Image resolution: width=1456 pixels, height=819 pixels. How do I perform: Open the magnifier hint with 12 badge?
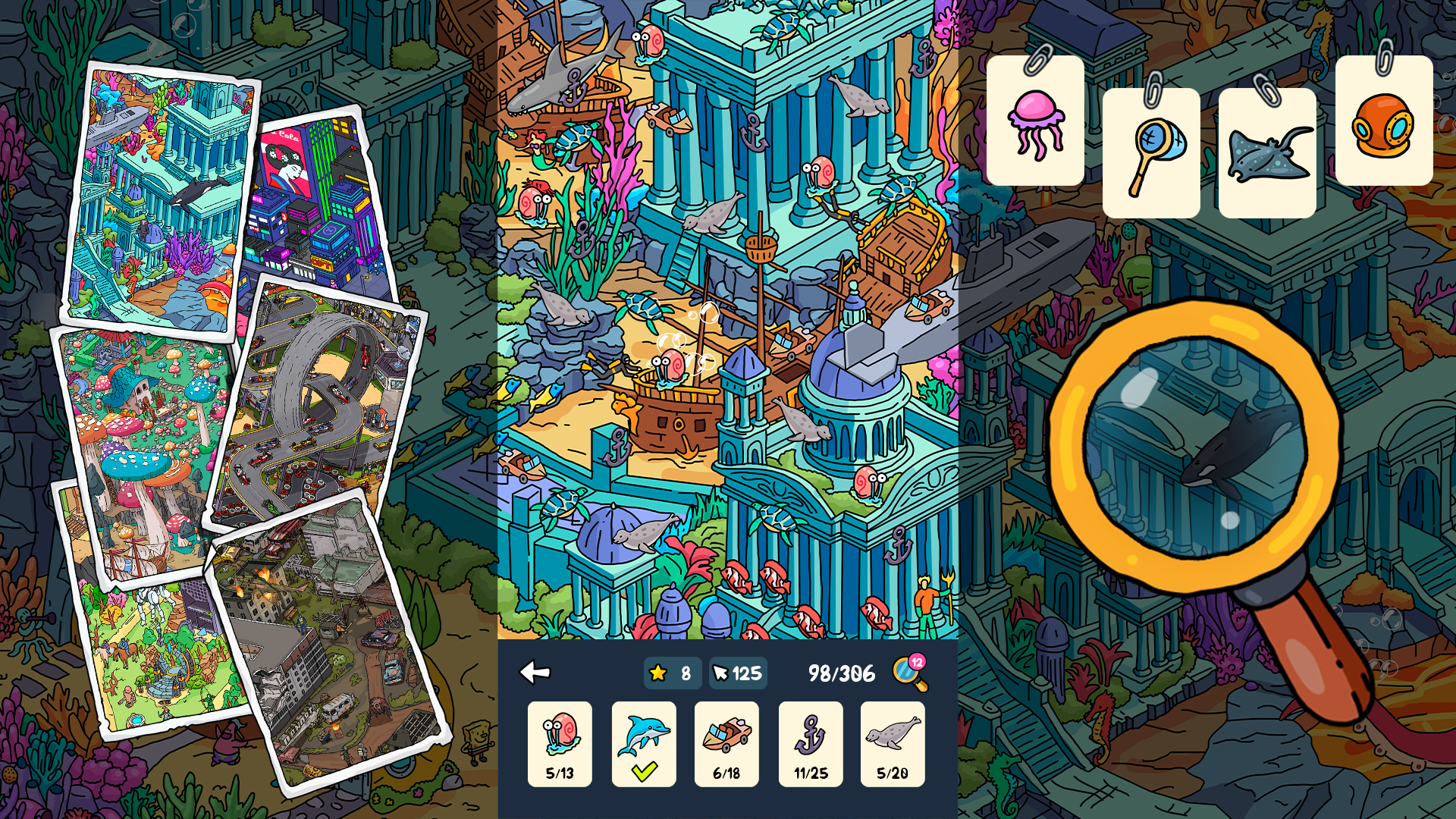909,673
